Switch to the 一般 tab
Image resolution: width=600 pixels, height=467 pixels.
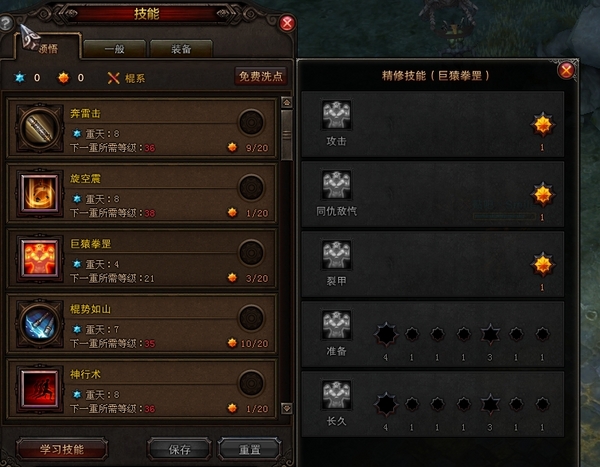click(x=114, y=49)
